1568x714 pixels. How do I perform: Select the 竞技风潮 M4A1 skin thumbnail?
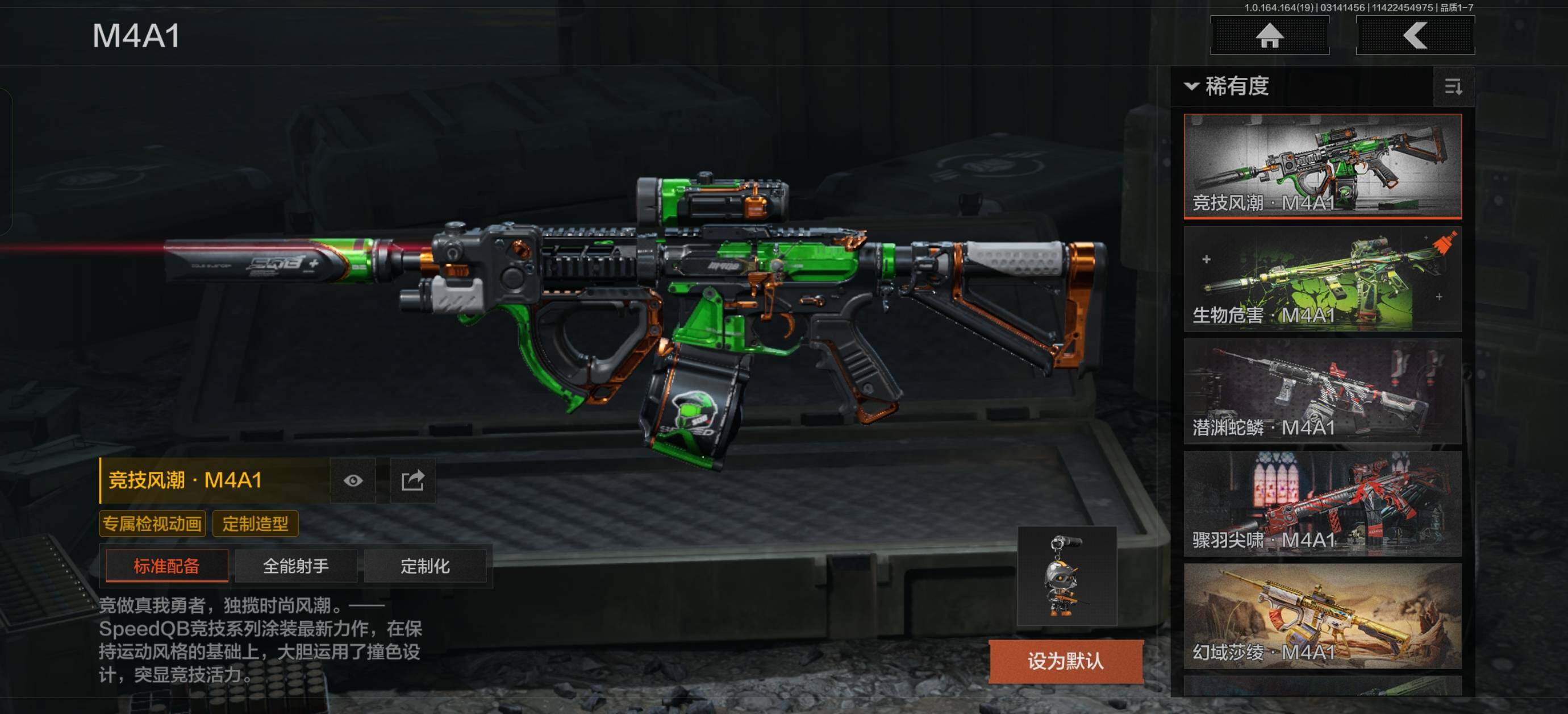(x=1322, y=165)
